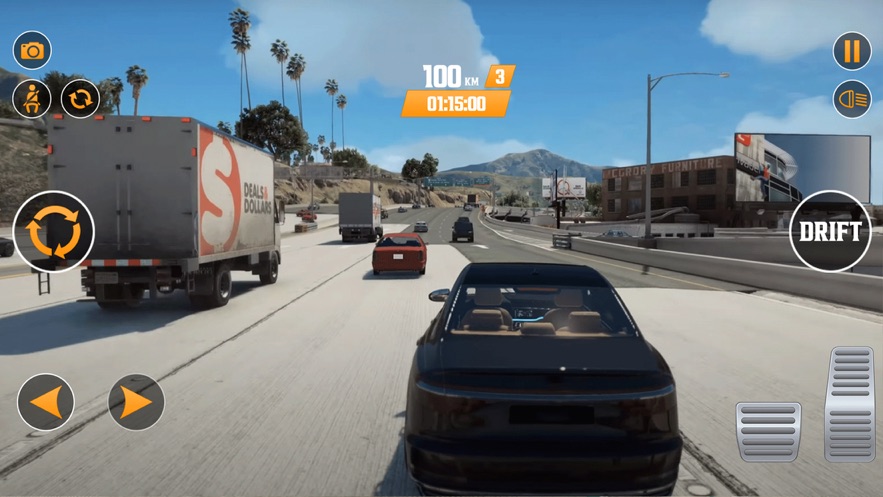This screenshot has width=883, height=497.
Task: Tap the camera icon button
Action: click(x=32, y=50)
